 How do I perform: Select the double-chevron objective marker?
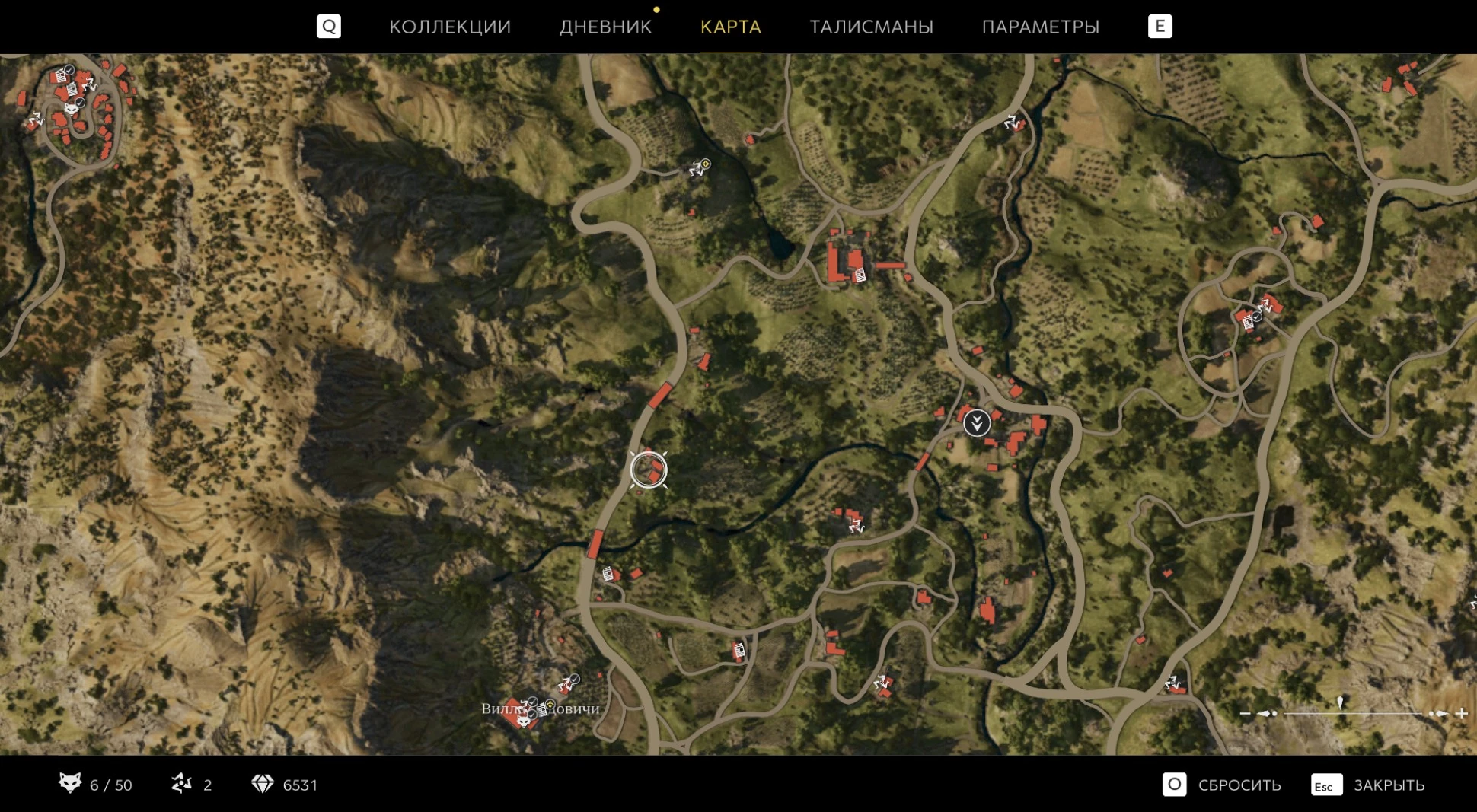click(x=977, y=423)
